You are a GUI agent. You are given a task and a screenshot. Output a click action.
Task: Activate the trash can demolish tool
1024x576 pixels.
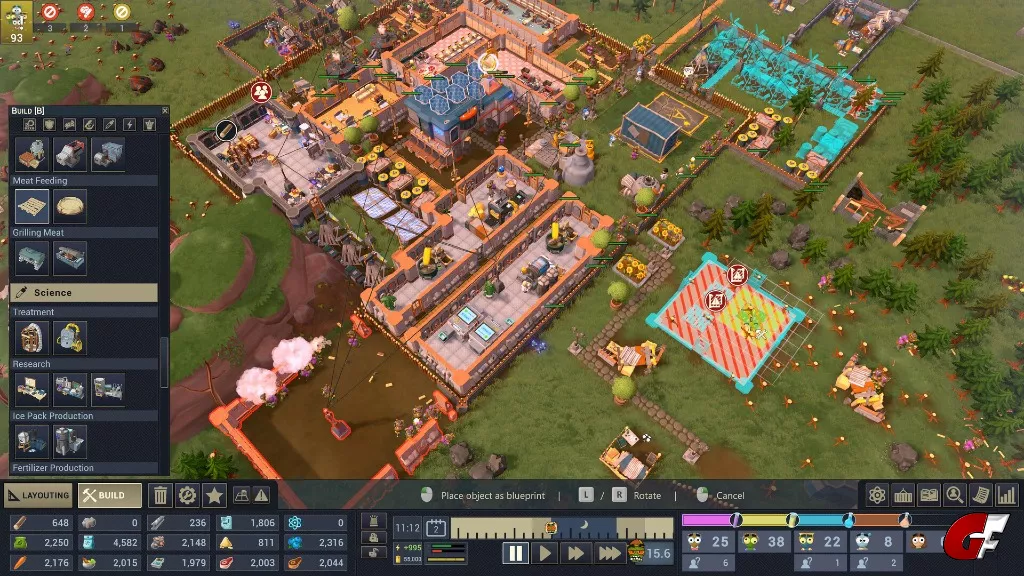coord(160,495)
